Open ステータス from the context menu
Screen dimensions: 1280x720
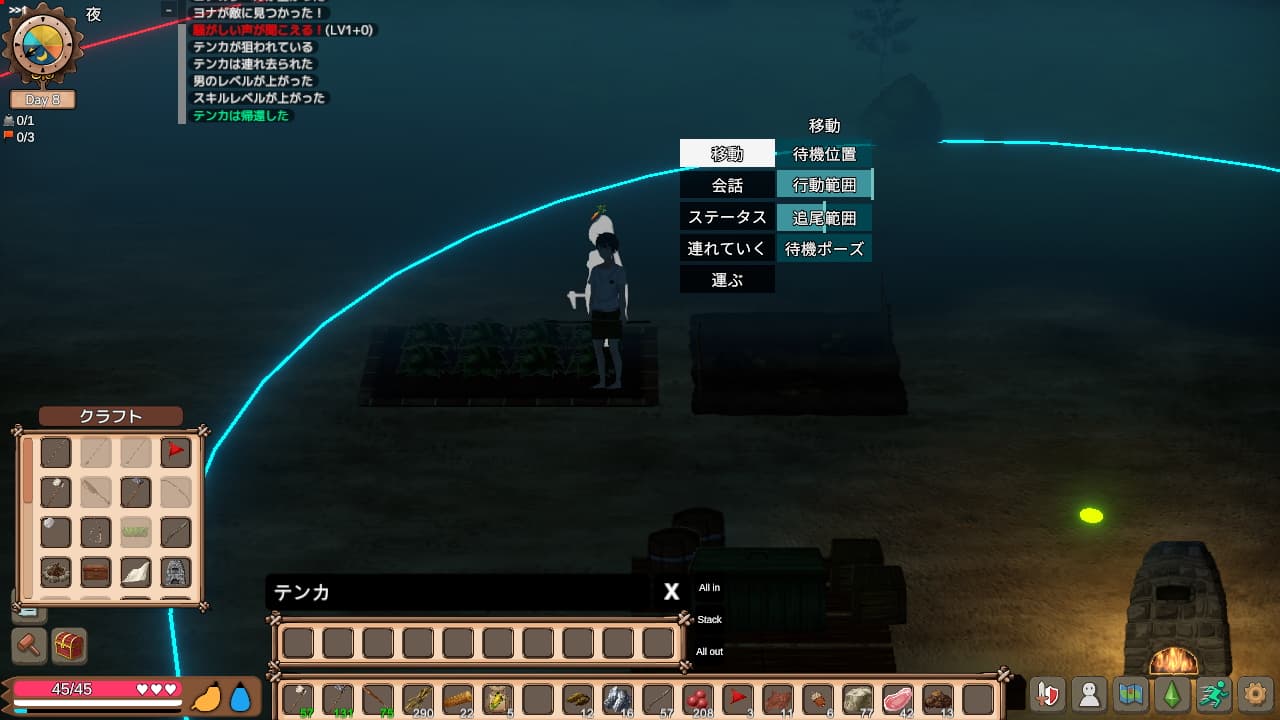[x=726, y=217]
